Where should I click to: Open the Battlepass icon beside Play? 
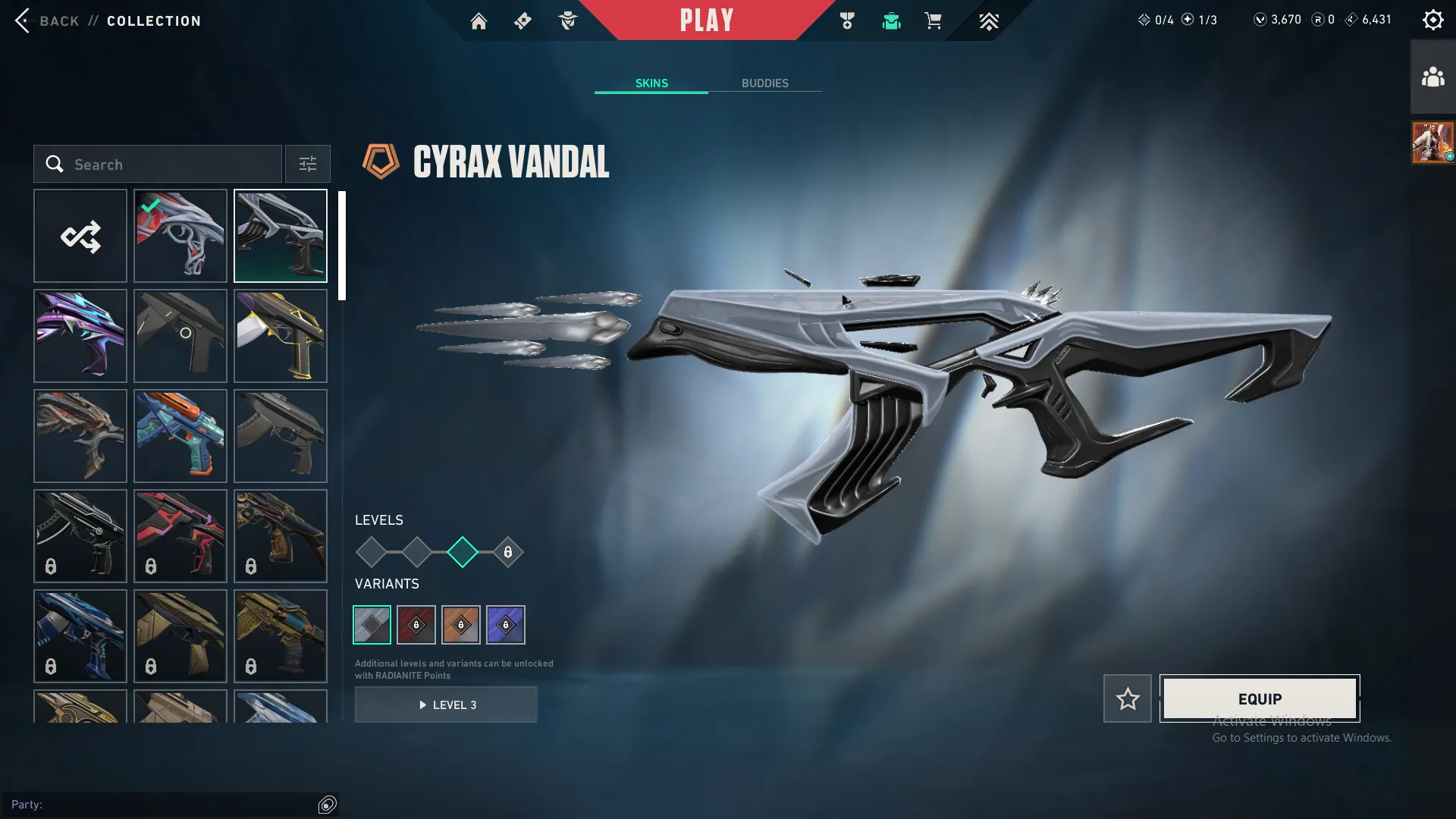click(847, 21)
